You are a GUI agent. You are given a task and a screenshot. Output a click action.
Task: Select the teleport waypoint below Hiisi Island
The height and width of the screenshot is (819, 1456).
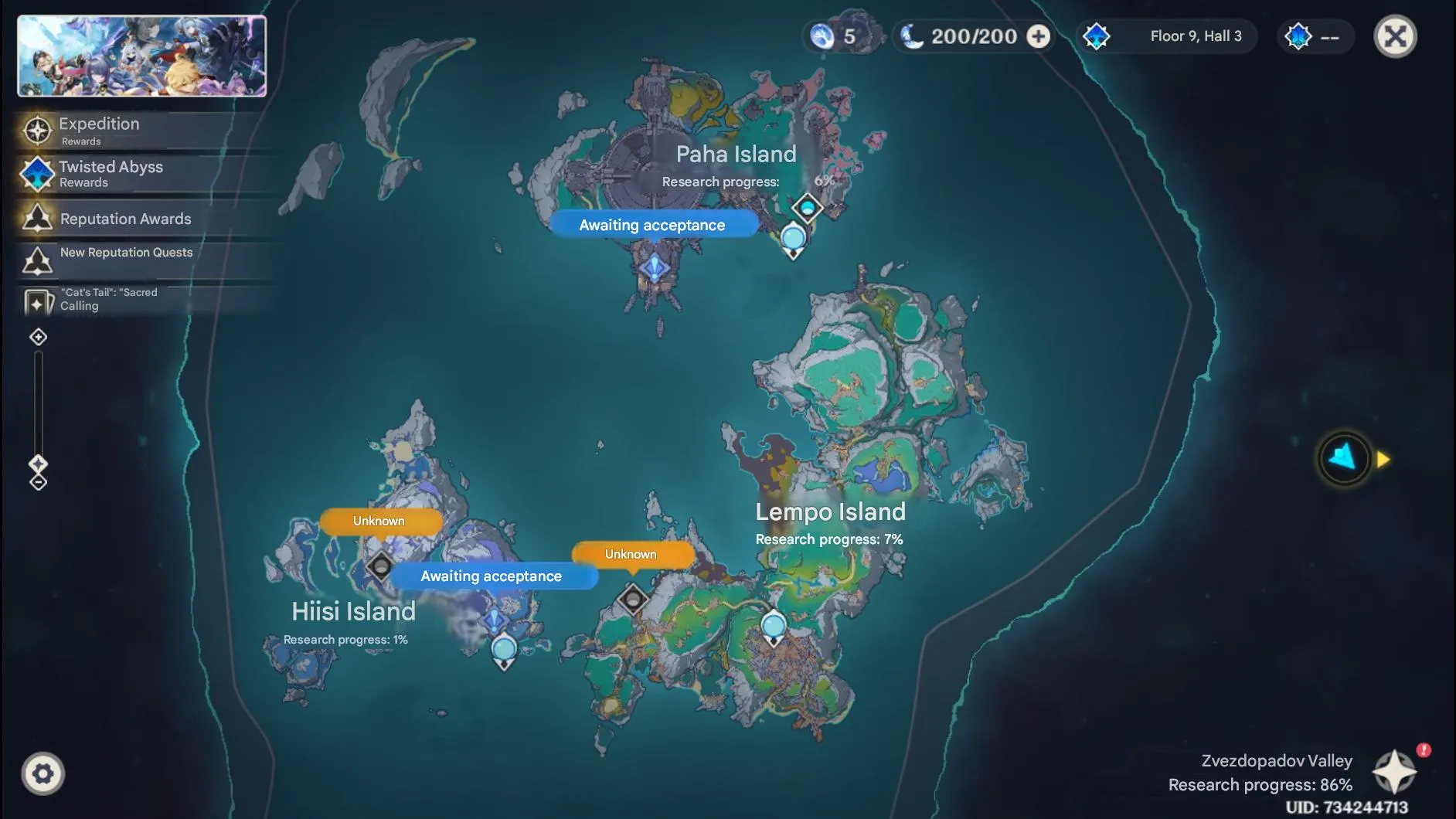[x=503, y=649]
